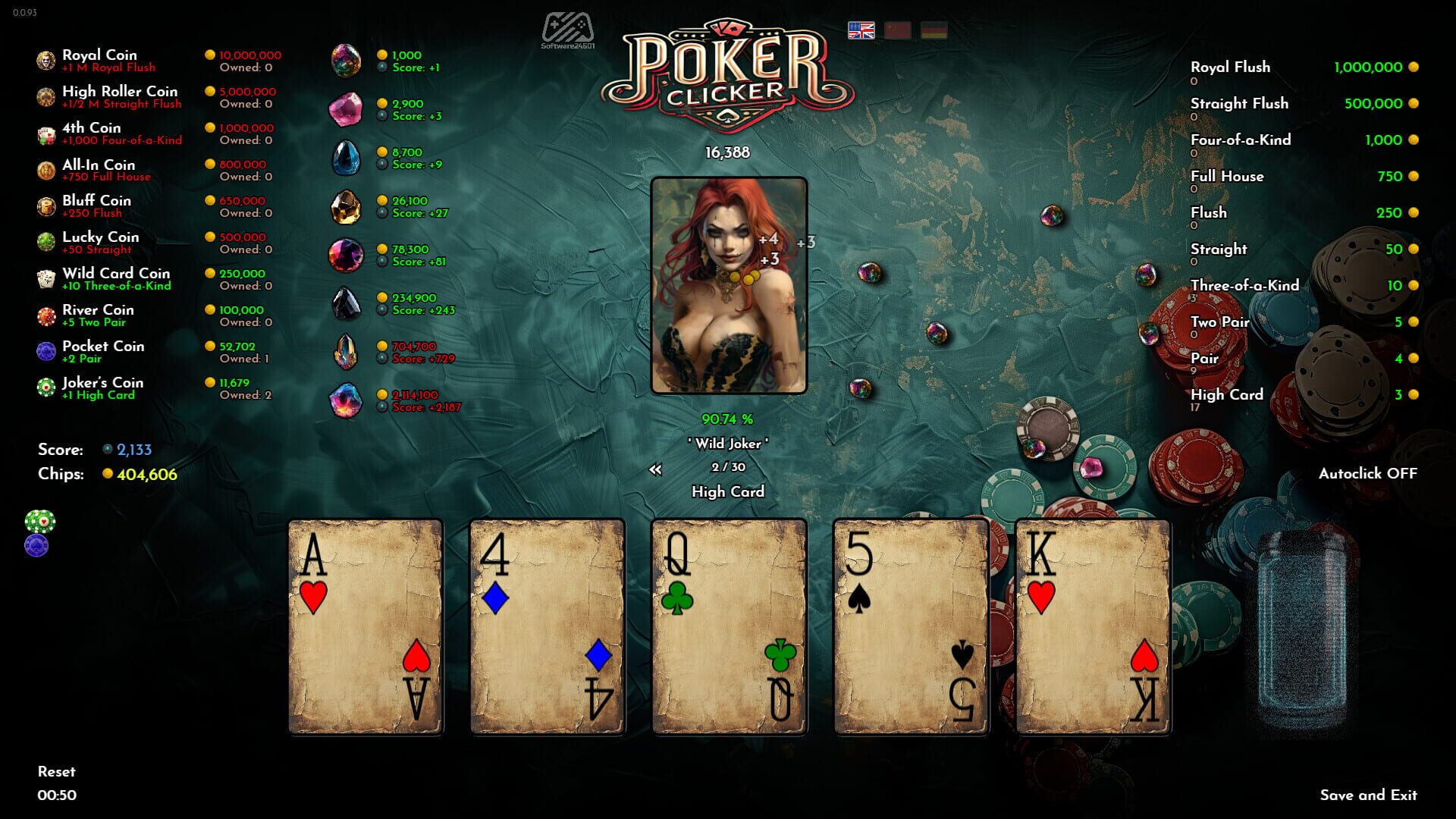The width and height of the screenshot is (1456, 819).
Task: Switch language to Chinese
Action: (x=897, y=31)
